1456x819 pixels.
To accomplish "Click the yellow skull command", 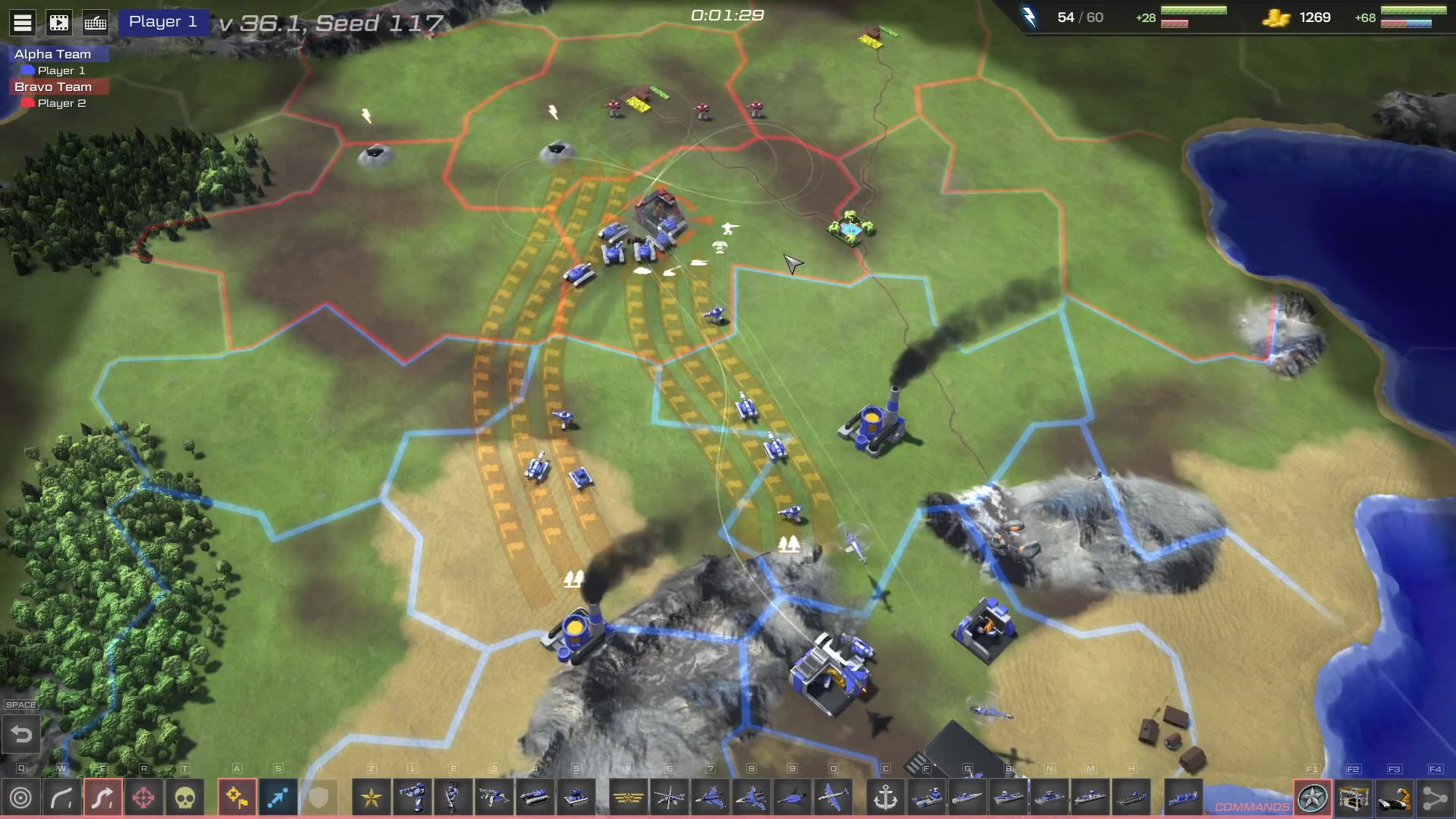I will pos(184,798).
